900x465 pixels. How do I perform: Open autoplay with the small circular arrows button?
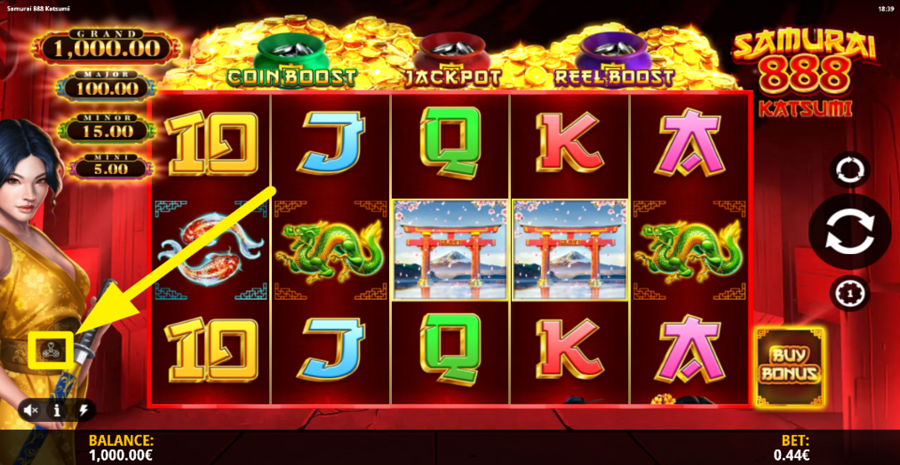850,169
